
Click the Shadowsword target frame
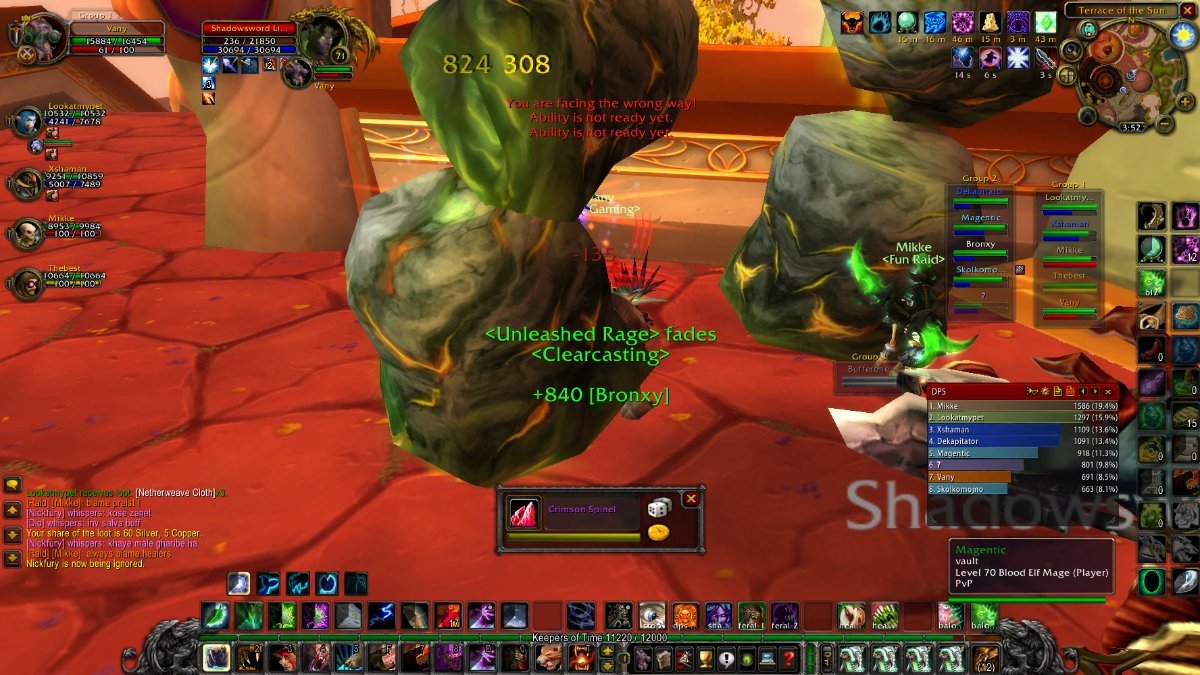click(x=250, y=38)
